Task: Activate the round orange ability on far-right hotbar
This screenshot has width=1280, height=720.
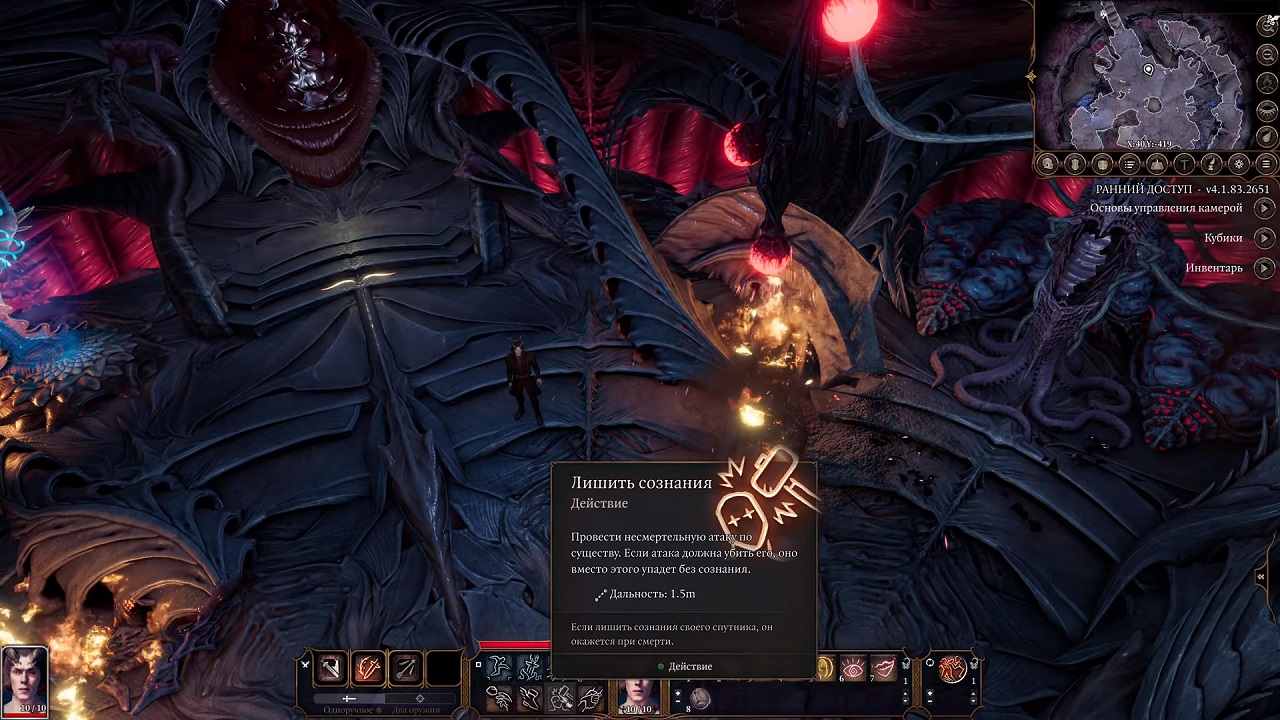Action: (x=952, y=667)
